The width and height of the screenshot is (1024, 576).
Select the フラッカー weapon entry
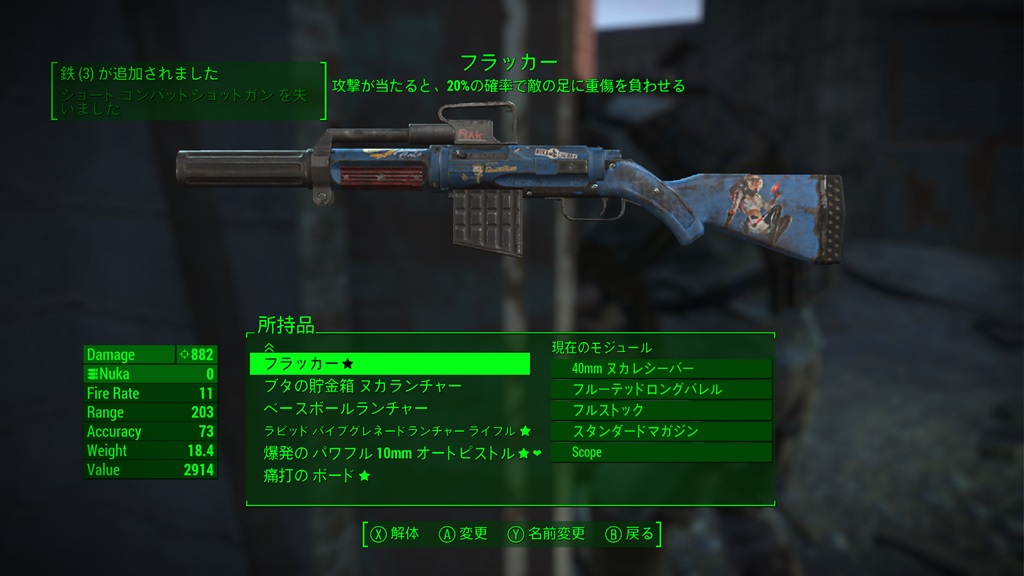tap(389, 364)
